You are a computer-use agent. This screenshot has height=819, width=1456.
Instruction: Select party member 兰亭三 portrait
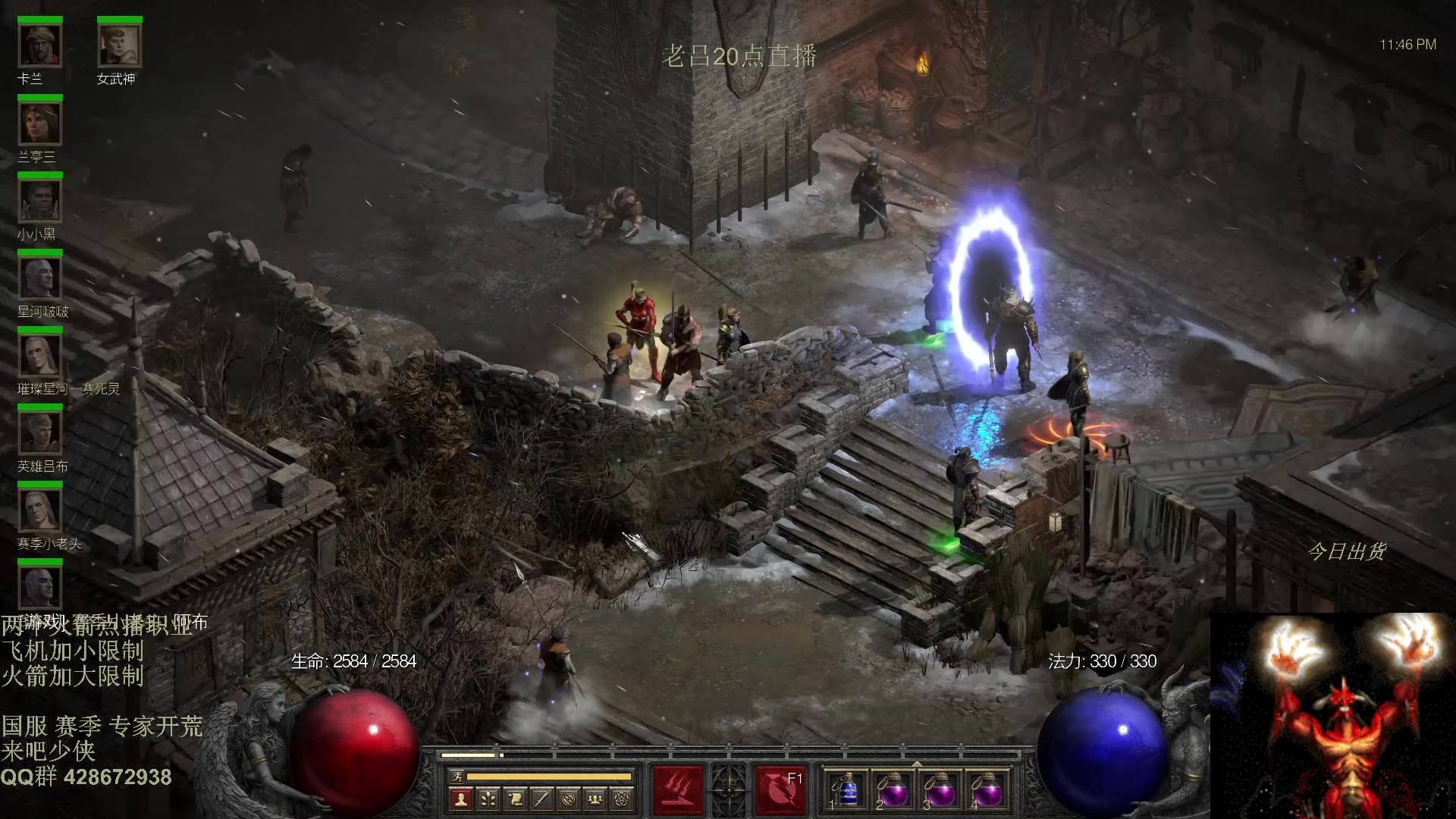click(39, 124)
